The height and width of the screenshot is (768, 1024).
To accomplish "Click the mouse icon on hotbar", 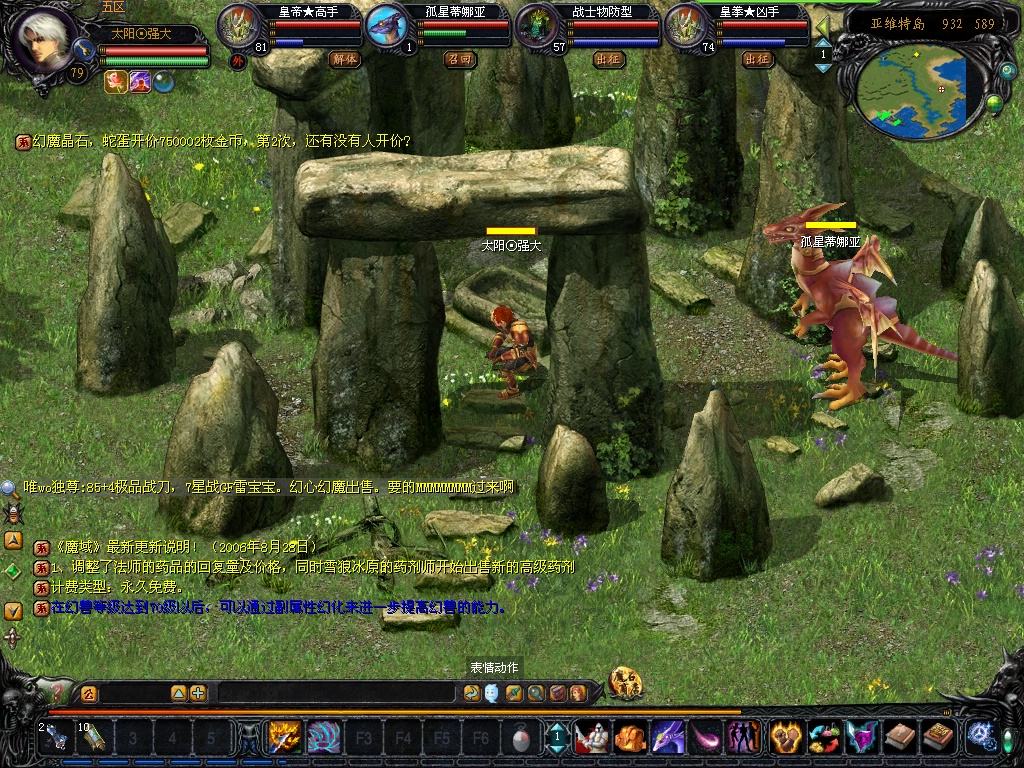I will (x=520, y=739).
